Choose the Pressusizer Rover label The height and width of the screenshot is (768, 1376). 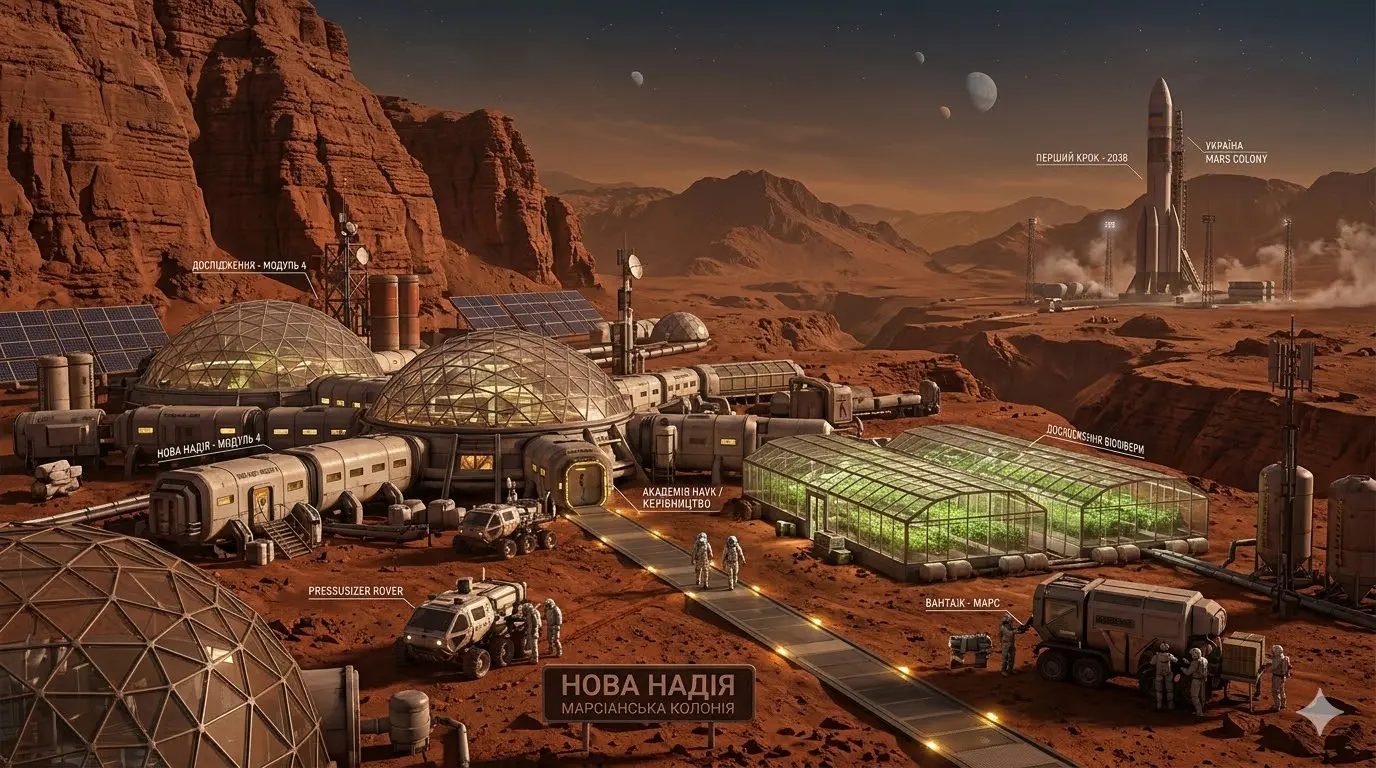click(355, 591)
